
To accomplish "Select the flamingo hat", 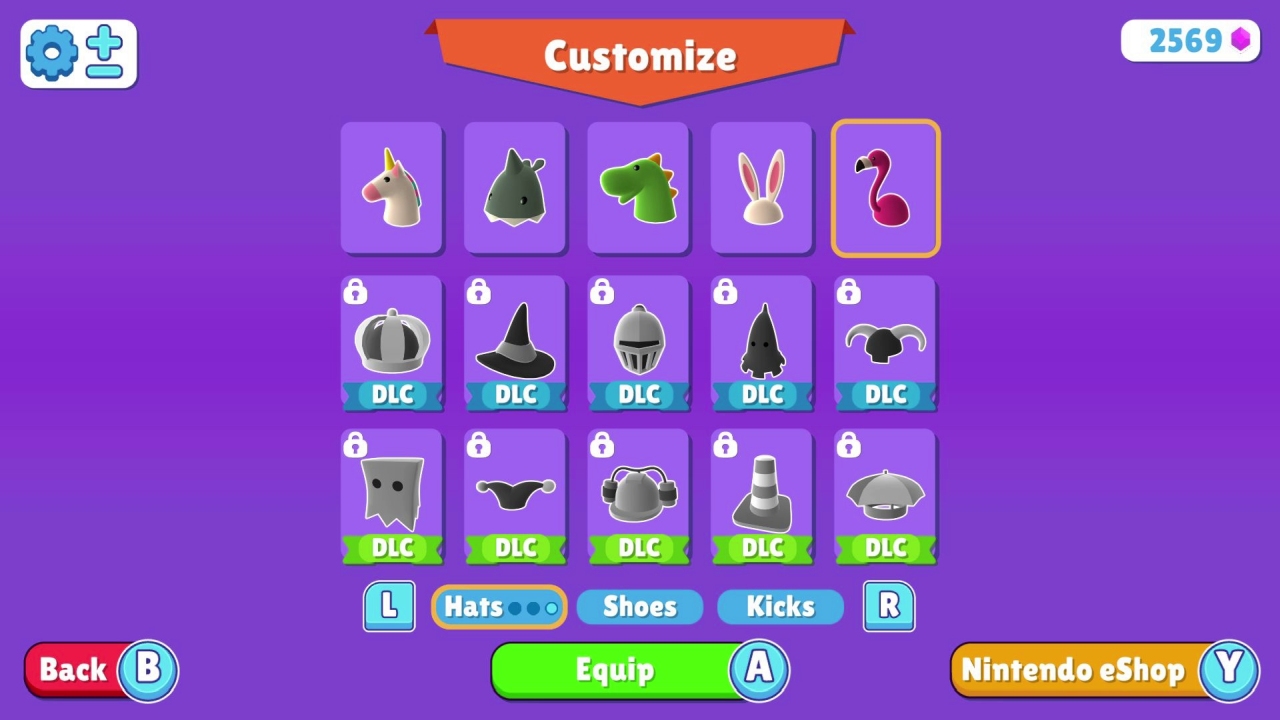I will click(885, 188).
